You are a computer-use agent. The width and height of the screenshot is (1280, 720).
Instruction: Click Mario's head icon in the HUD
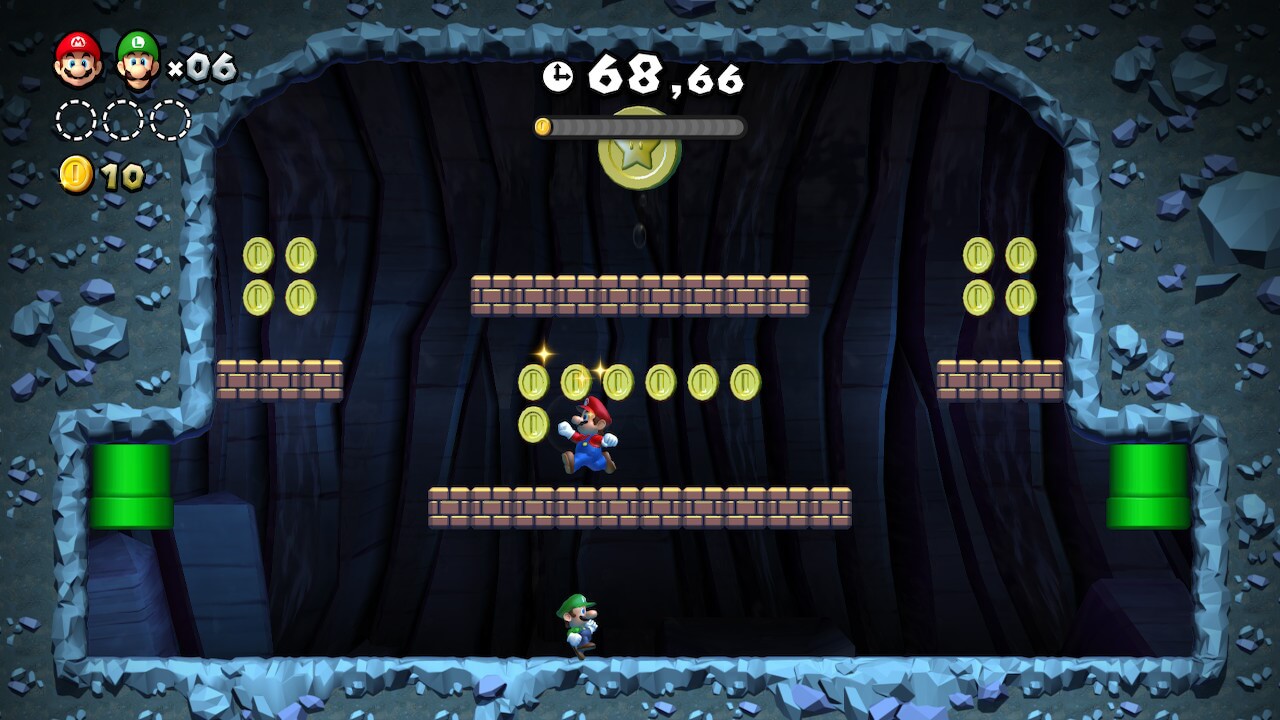78,60
